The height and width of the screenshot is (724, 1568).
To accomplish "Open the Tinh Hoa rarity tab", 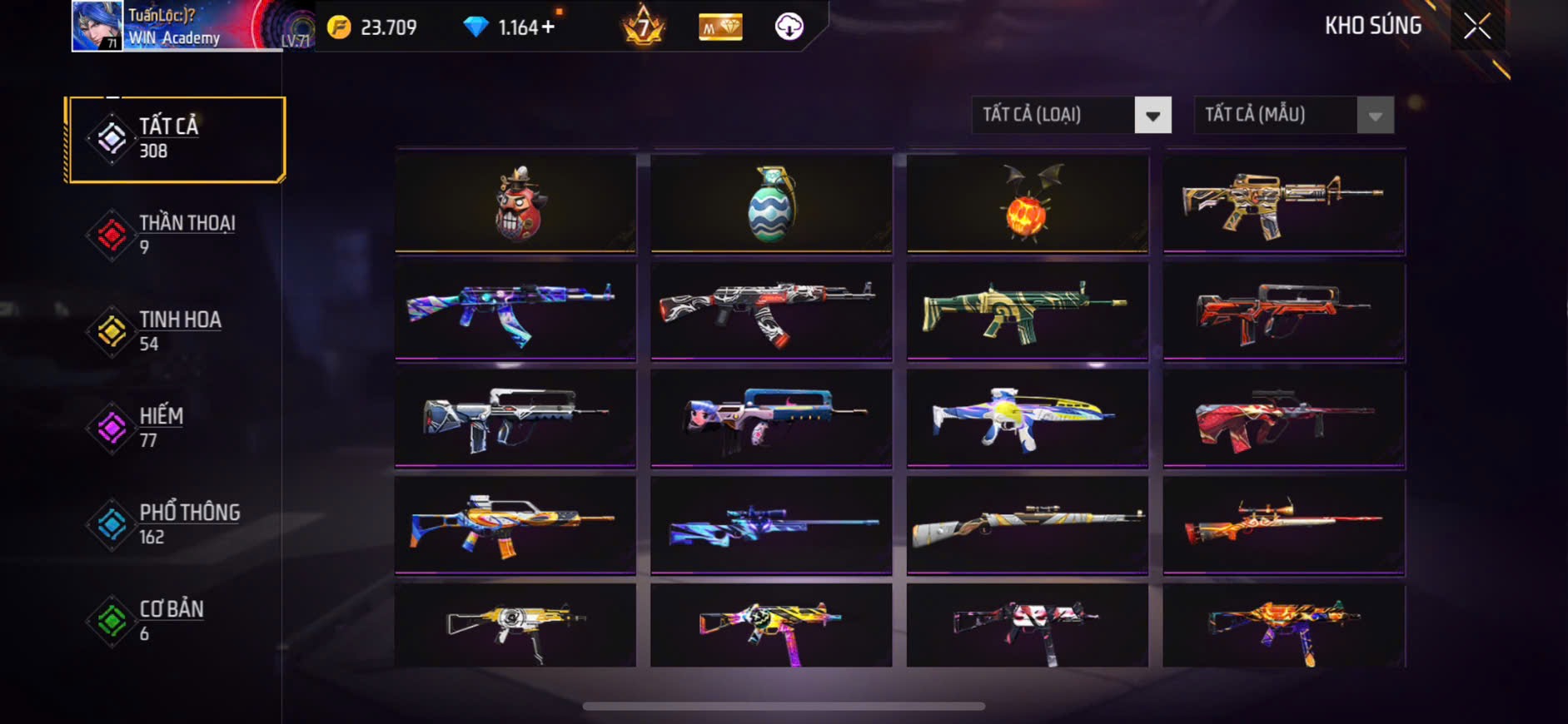I will coord(177,331).
